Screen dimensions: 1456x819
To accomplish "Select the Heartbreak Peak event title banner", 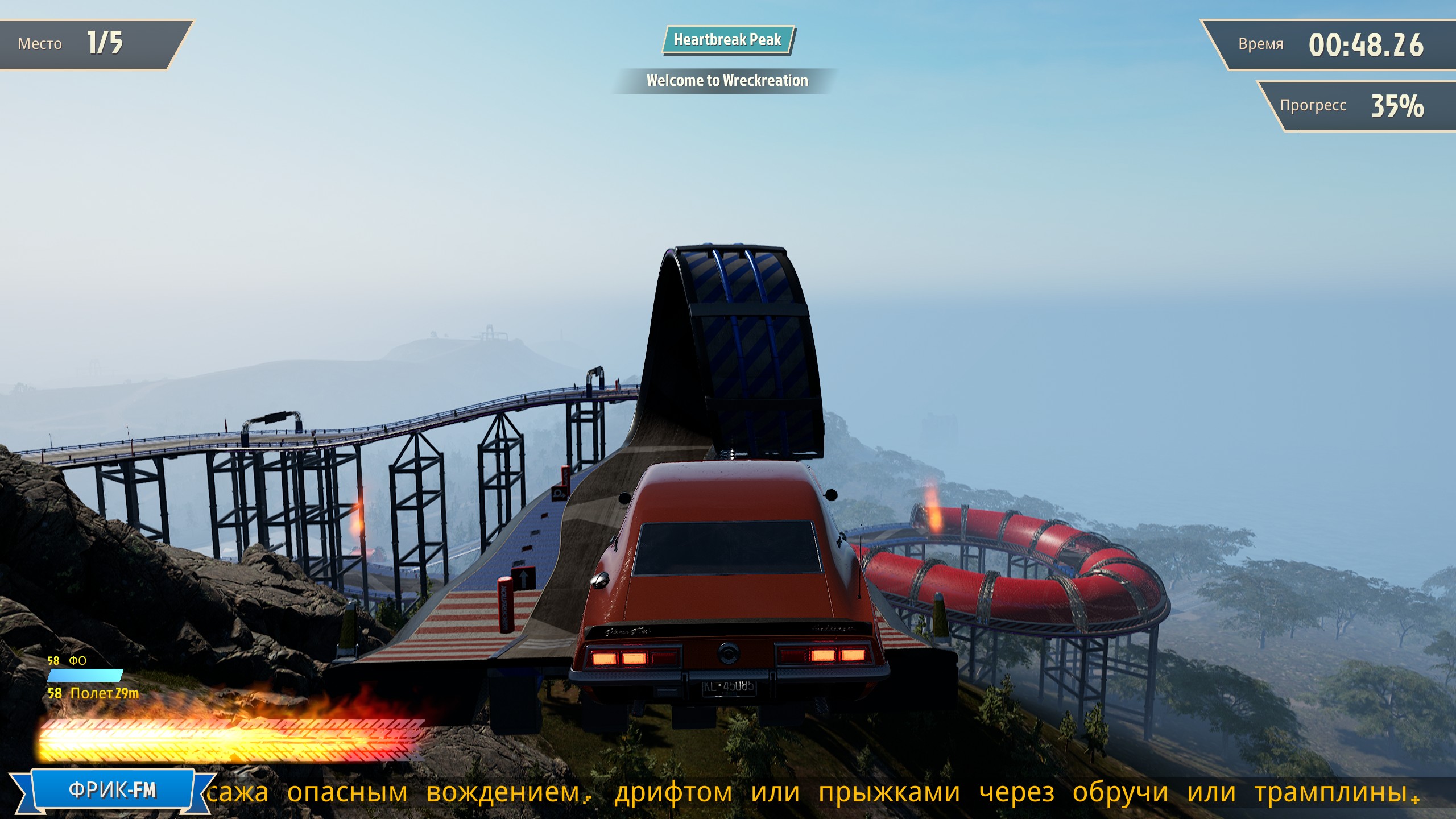I will (x=727, y=40).
